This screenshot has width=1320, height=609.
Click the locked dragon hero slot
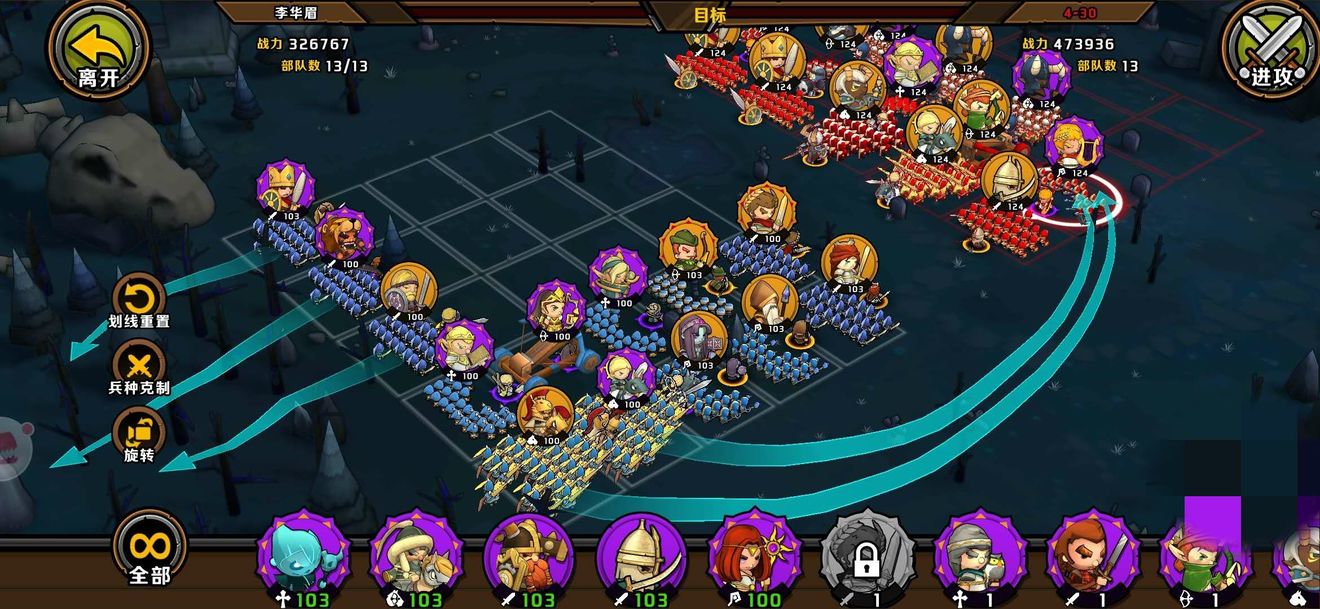point(867,557)
